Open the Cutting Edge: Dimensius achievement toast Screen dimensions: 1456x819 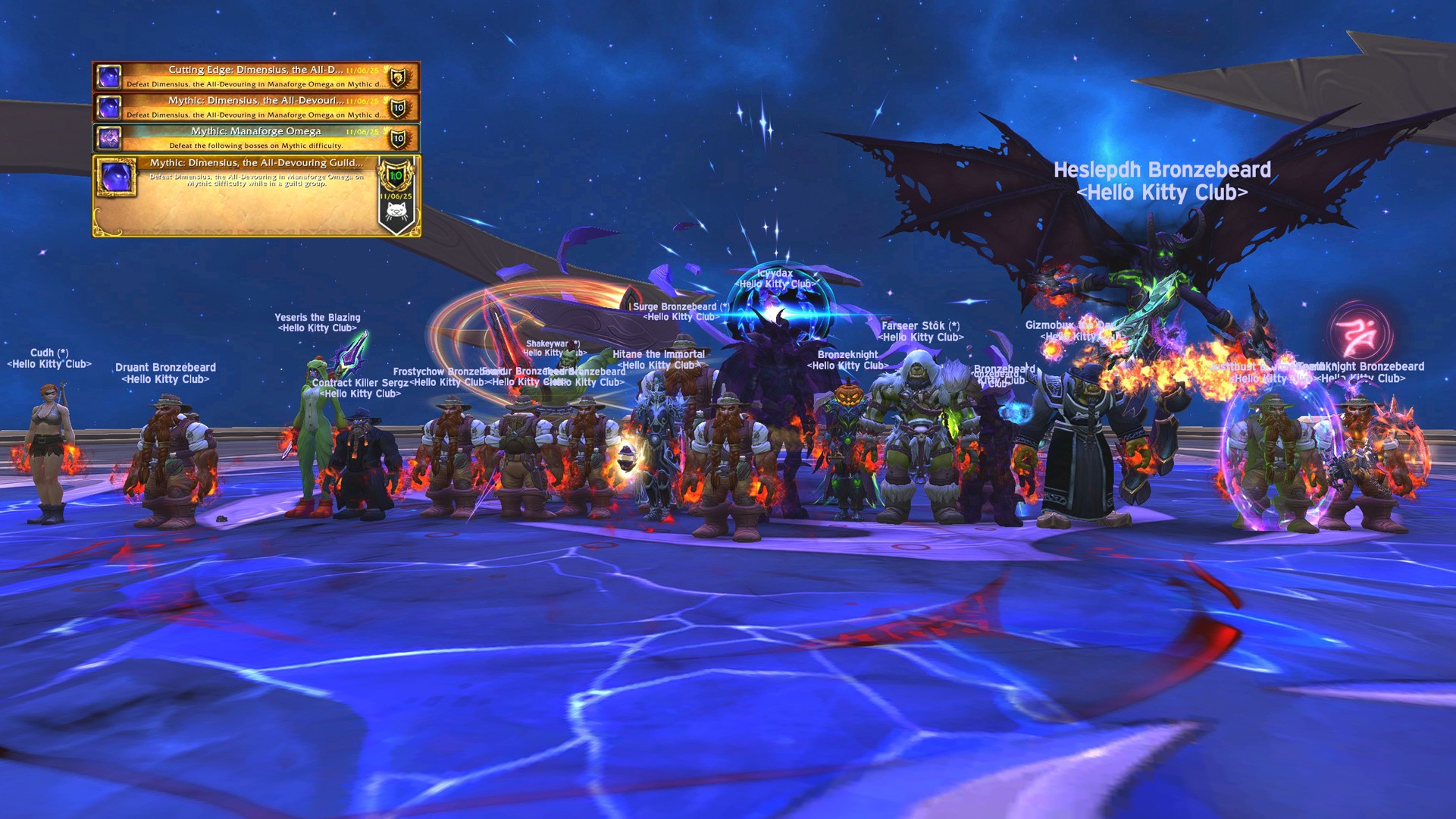click(x=250, y=77)
